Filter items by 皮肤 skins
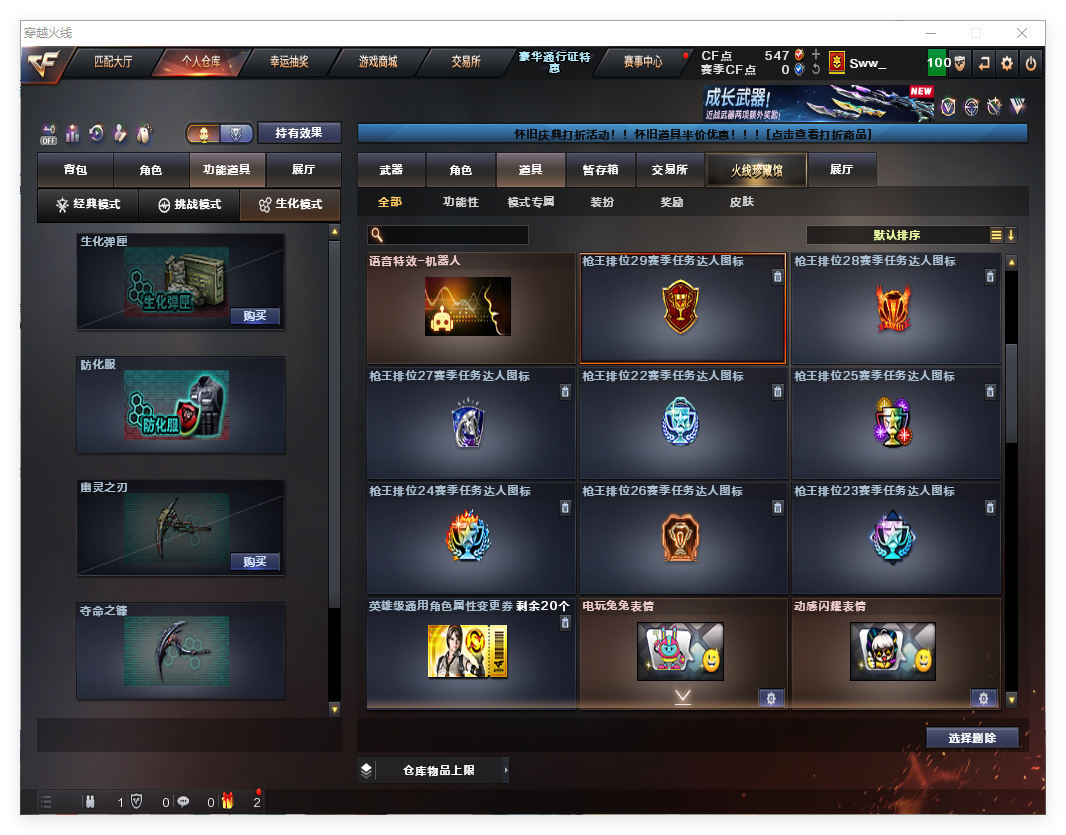 point(741,202)
